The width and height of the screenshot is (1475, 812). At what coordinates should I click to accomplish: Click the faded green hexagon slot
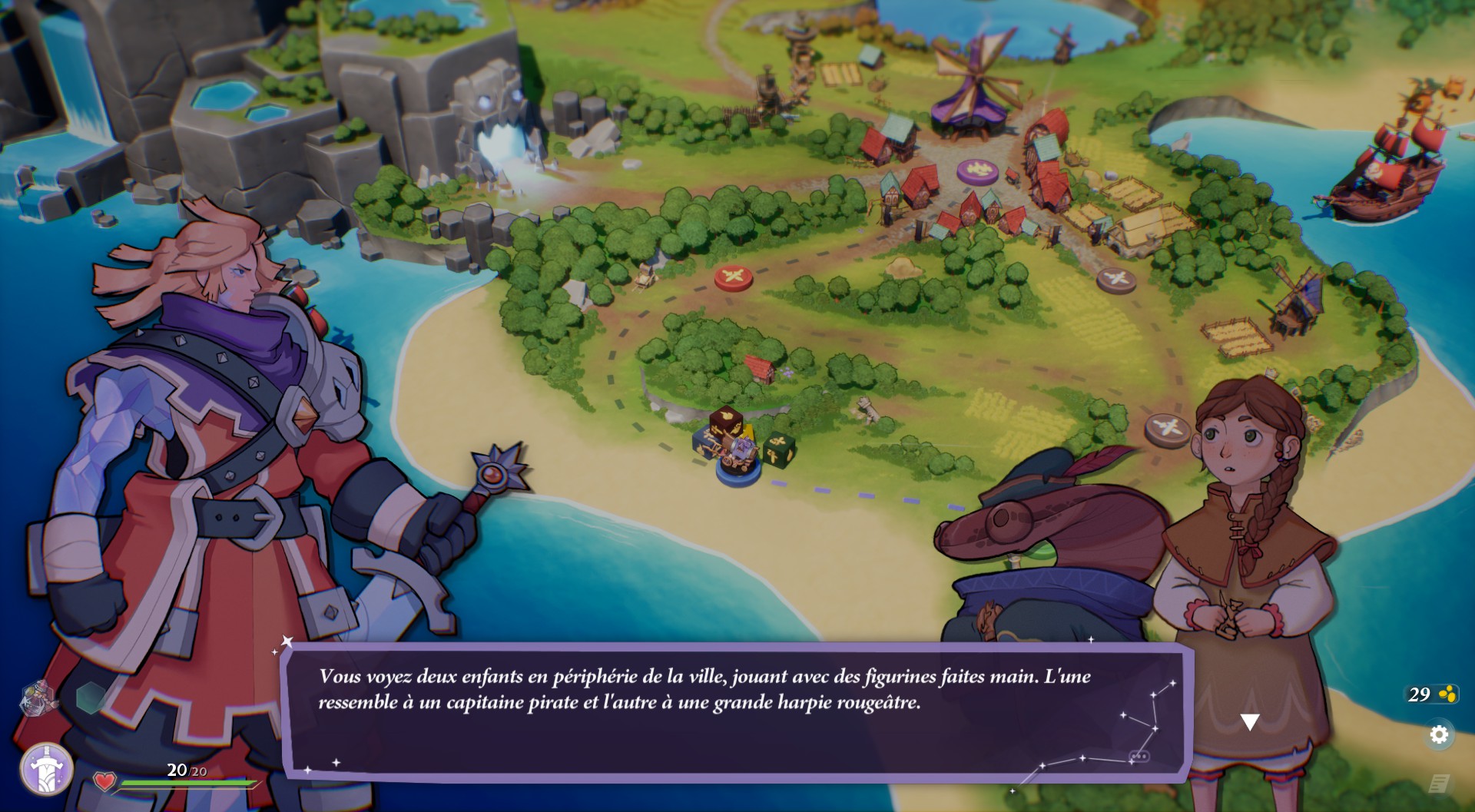pos(91,696)
